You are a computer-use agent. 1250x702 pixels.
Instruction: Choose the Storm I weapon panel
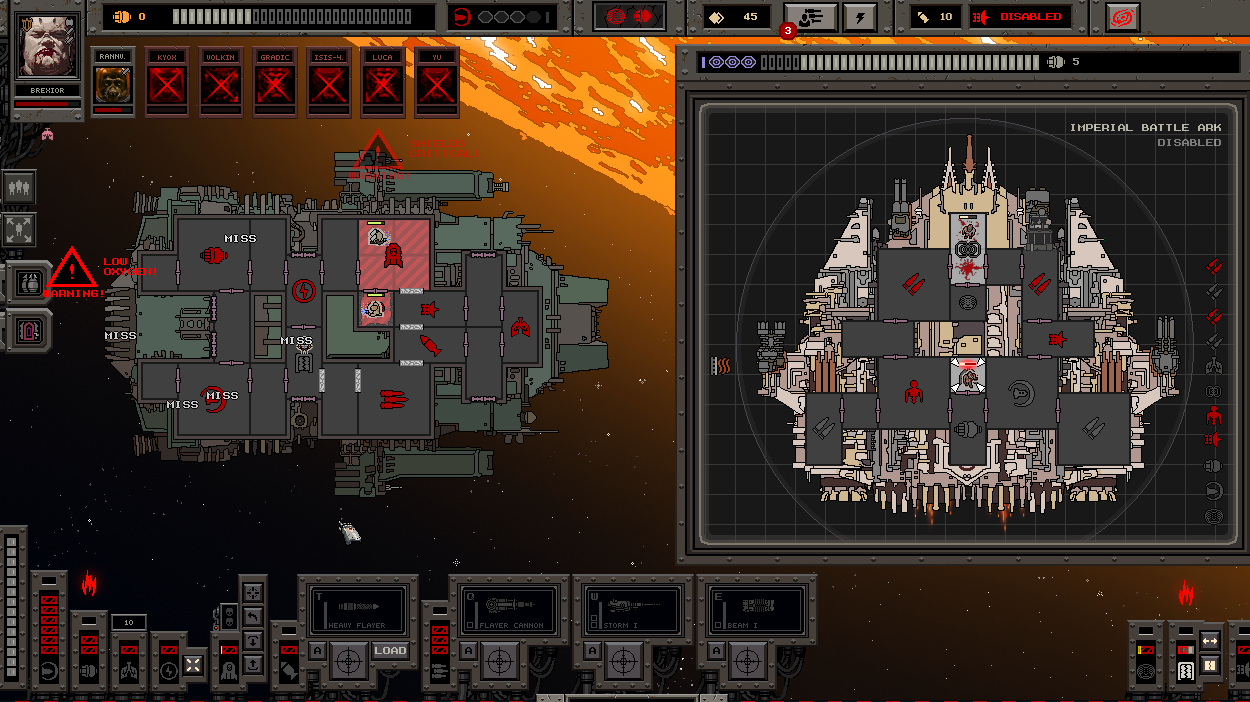pyautogui.click(x=632, y=609)
